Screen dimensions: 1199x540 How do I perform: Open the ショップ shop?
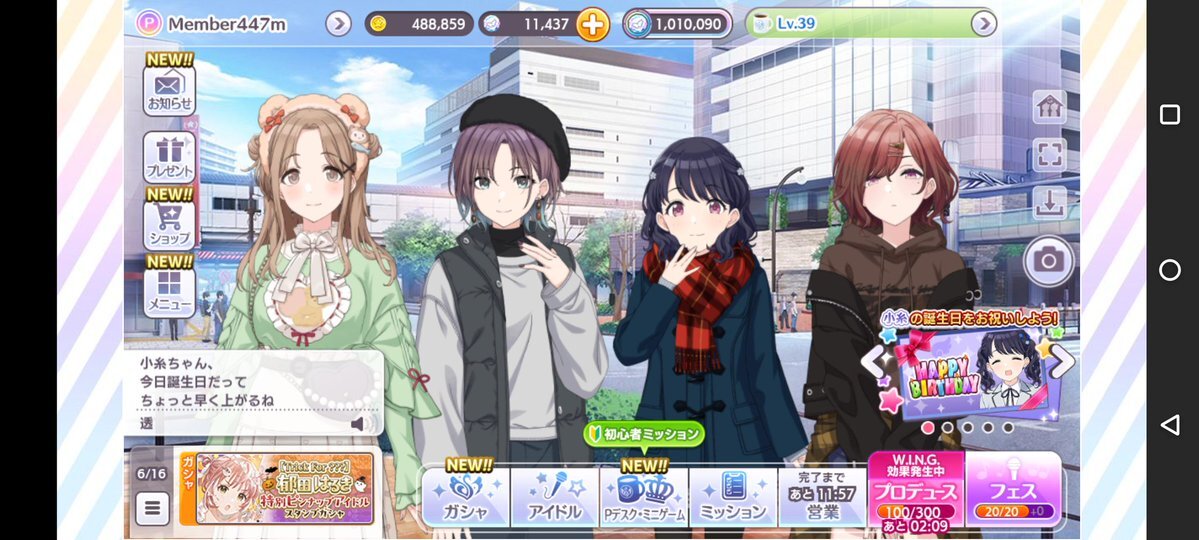tap(169, 224)
